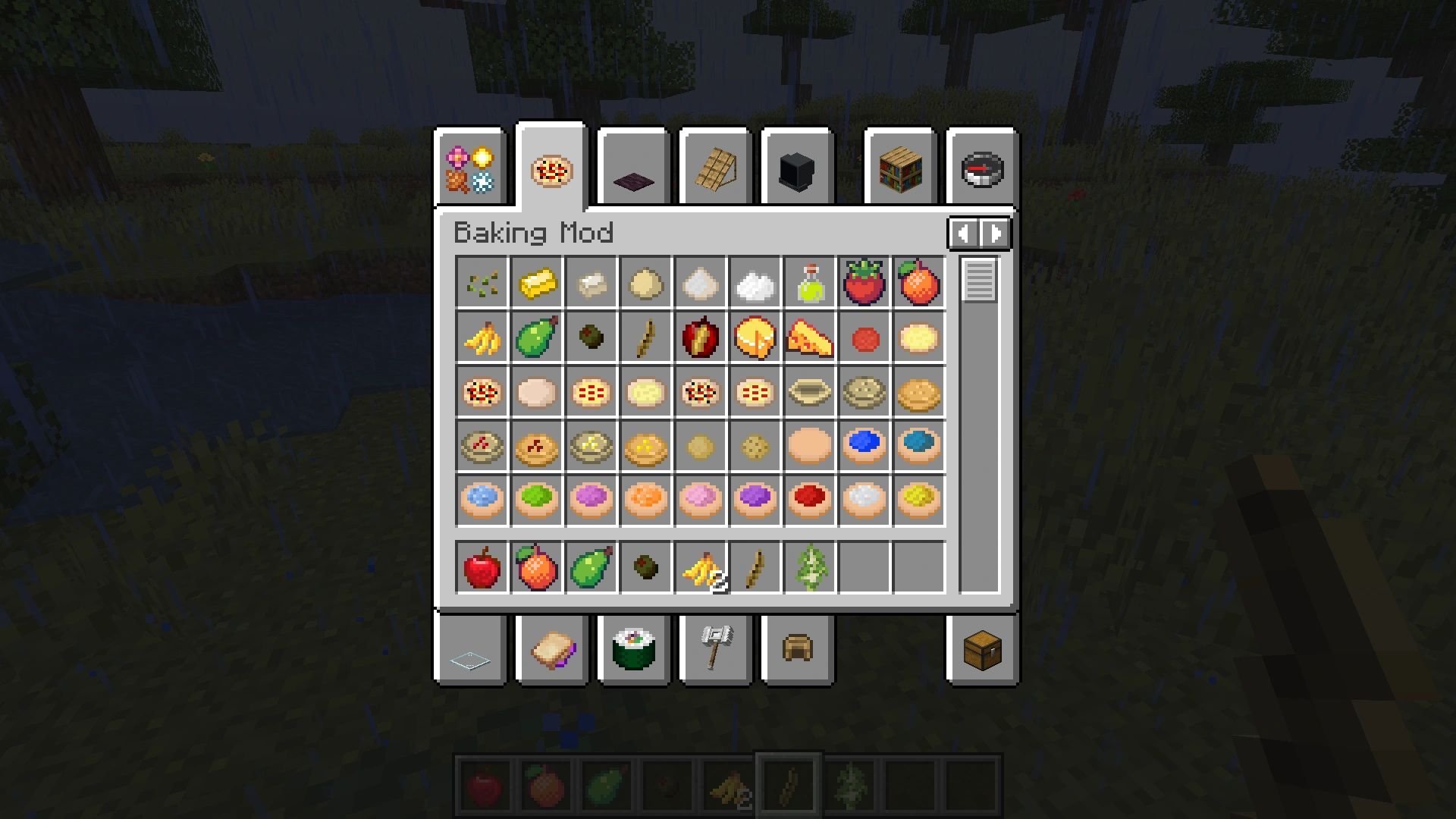Select the hammer tool tab
Viewport: 1456px width, 819px height.
(717, 650)
